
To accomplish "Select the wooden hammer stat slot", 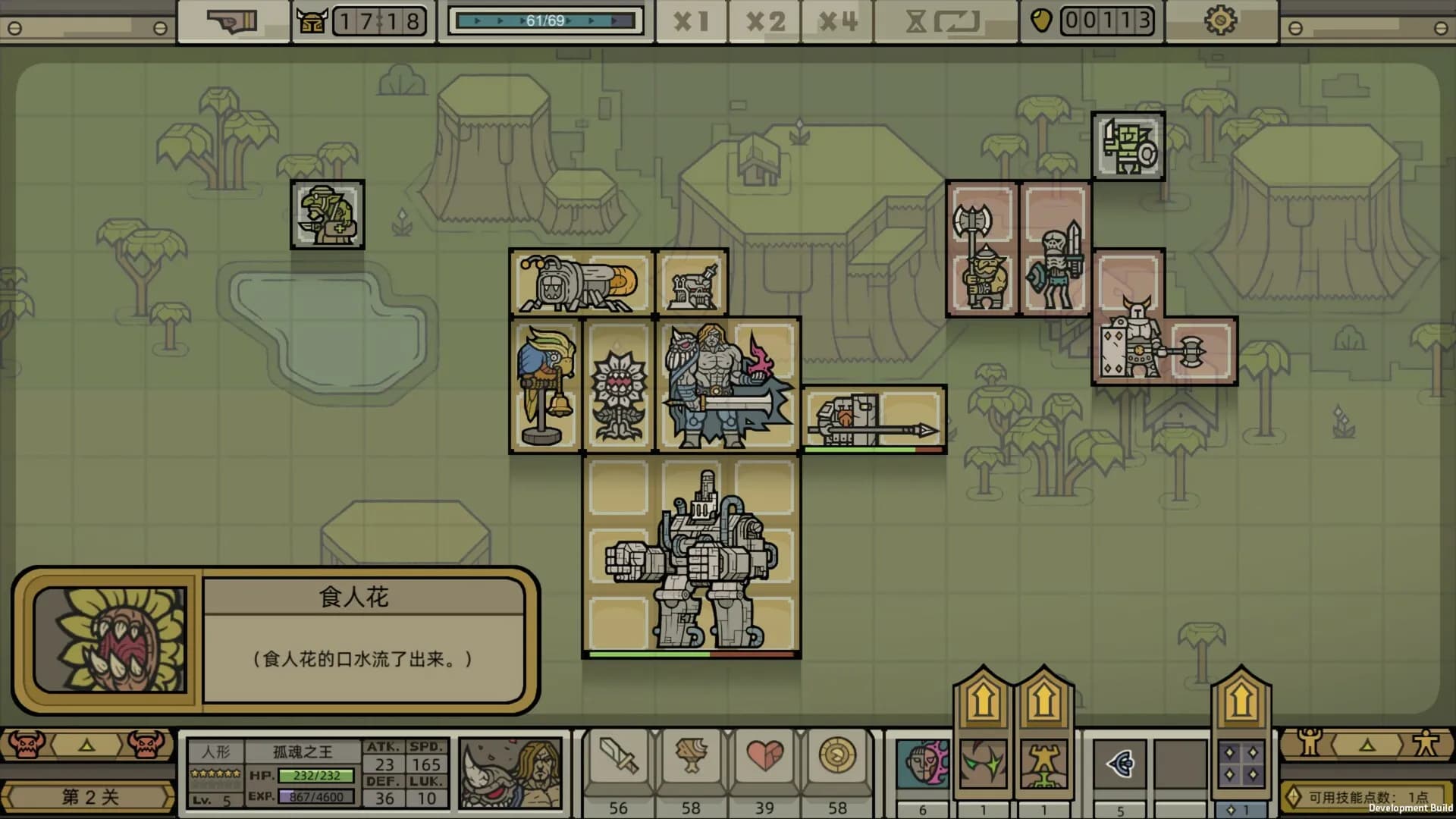I will pos(691,757).
